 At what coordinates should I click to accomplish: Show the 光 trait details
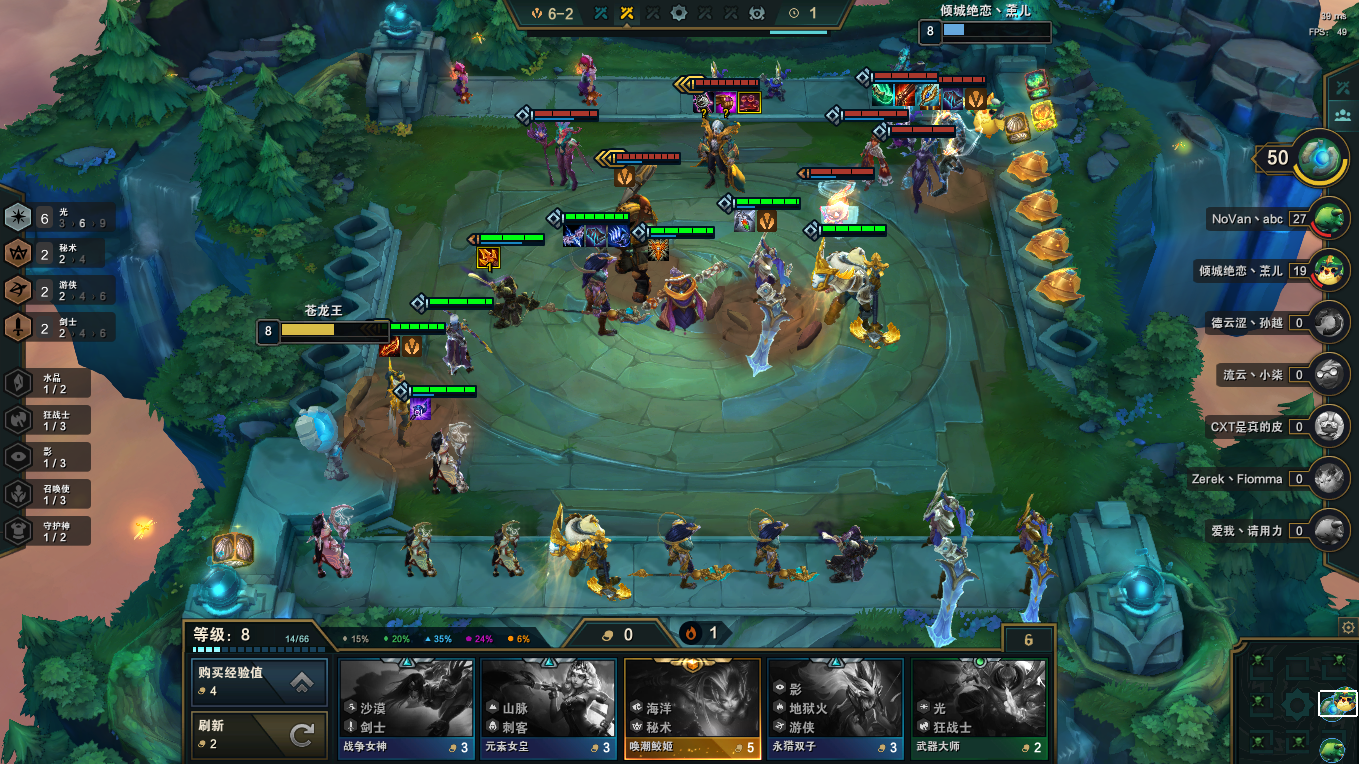pos(58,217)
